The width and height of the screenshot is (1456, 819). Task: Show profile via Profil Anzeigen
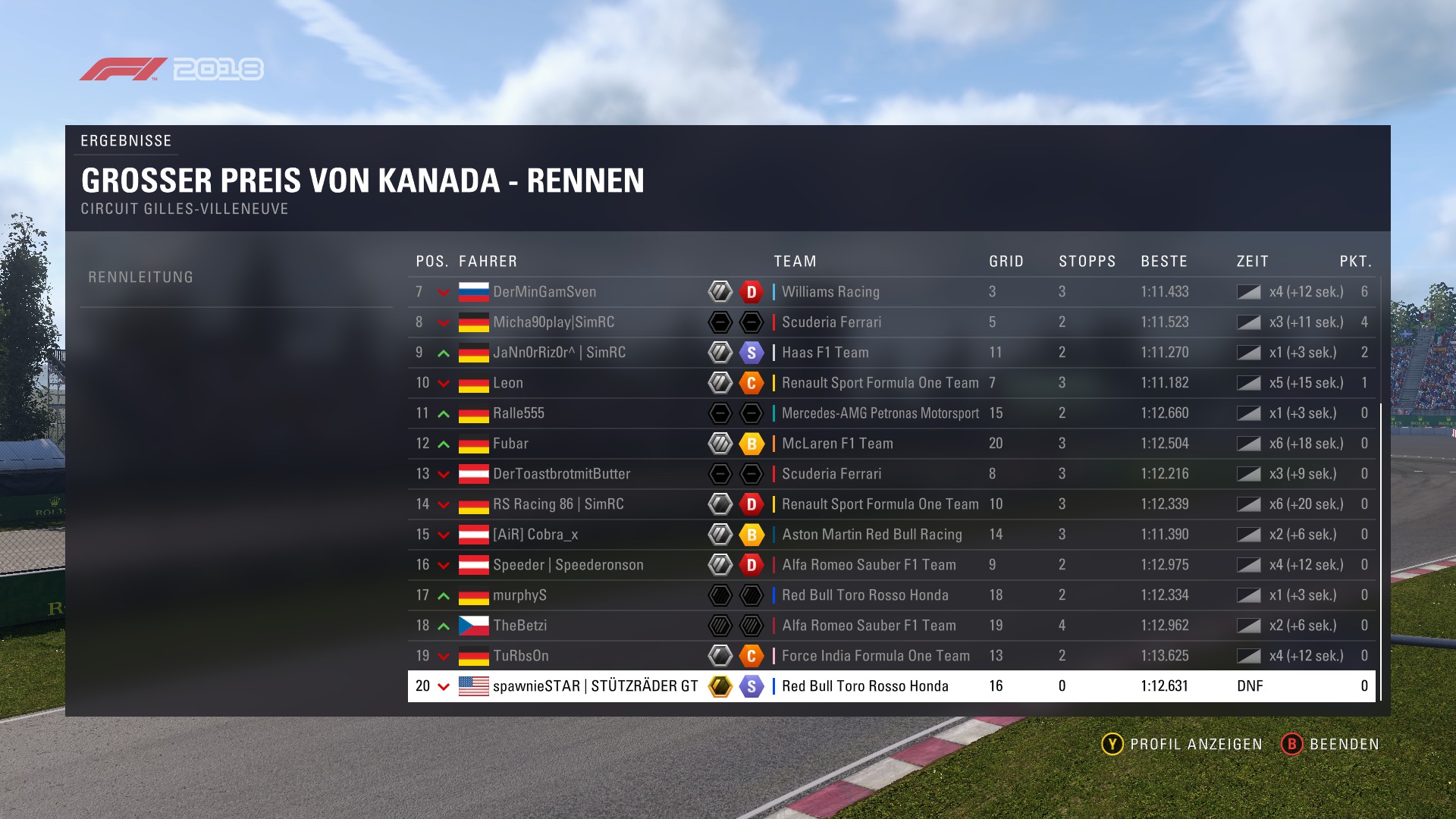coord(1181,744)
